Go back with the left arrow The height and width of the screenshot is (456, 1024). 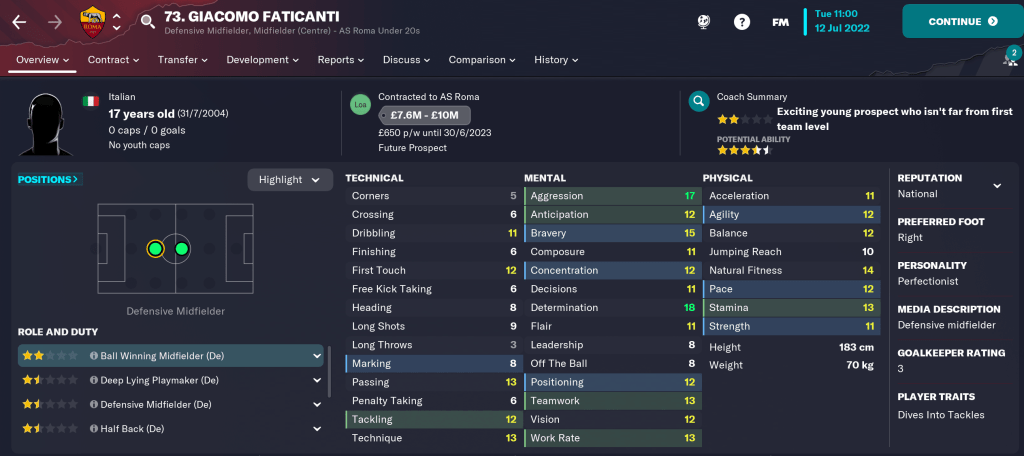click(x=20, y=21)
